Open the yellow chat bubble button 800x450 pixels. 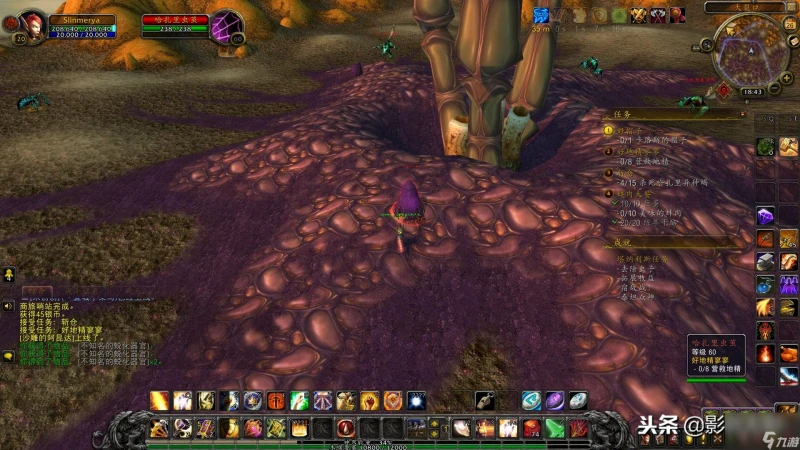8,355
